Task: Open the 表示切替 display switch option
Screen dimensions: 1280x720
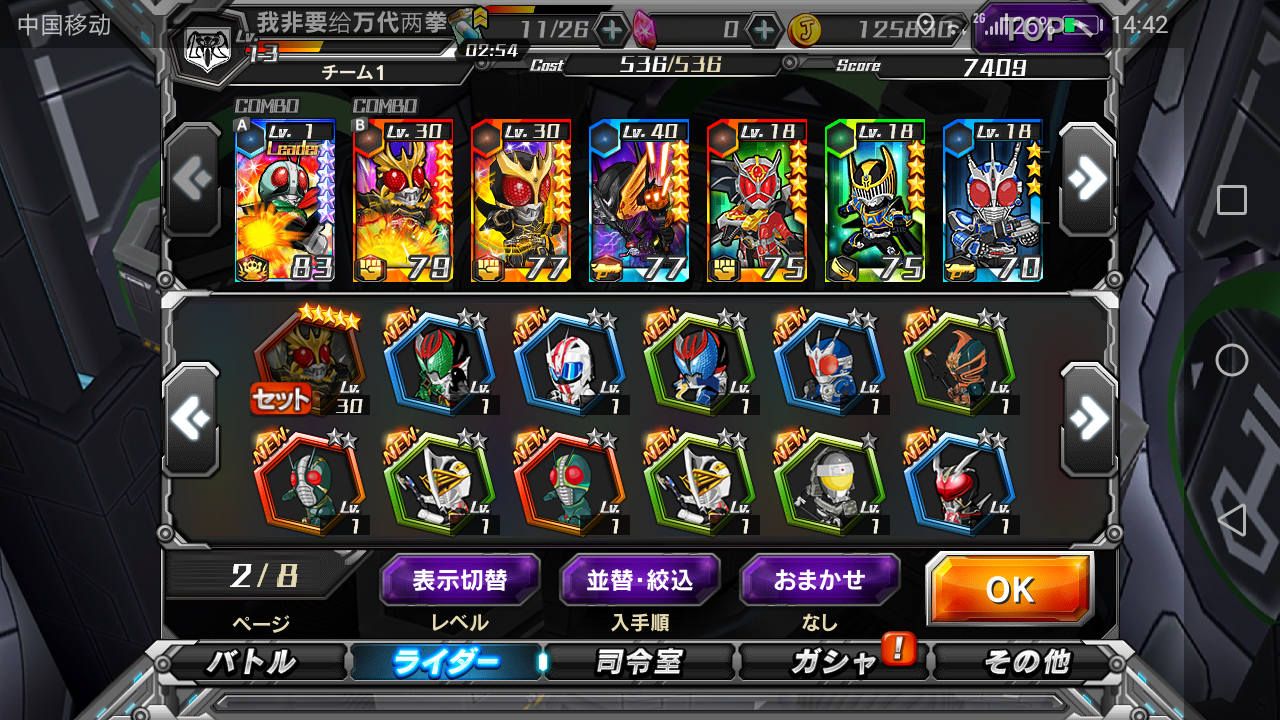Action: (460, 580)
